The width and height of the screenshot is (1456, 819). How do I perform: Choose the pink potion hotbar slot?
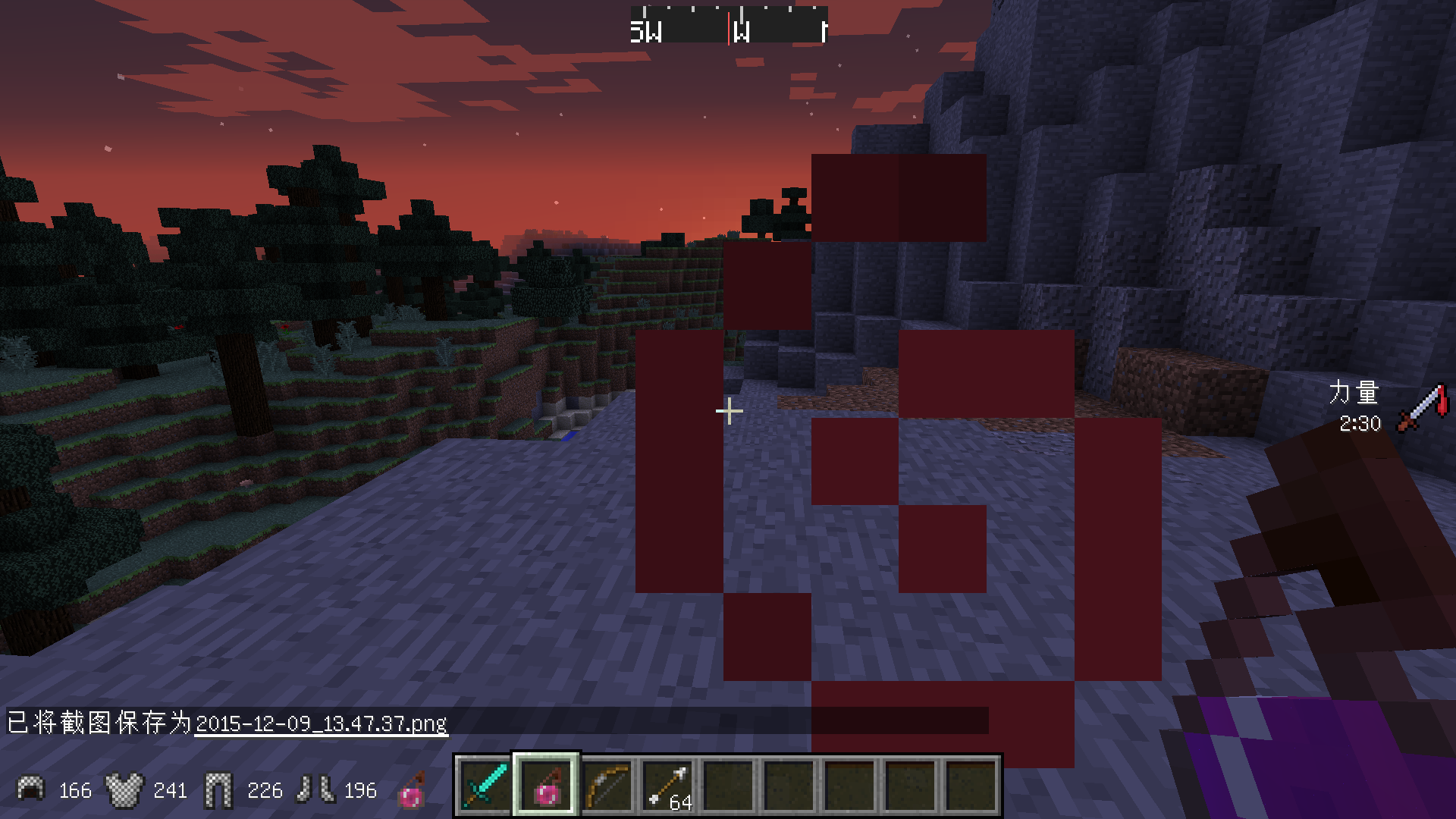pyautogui.click(x=546, y=786)
